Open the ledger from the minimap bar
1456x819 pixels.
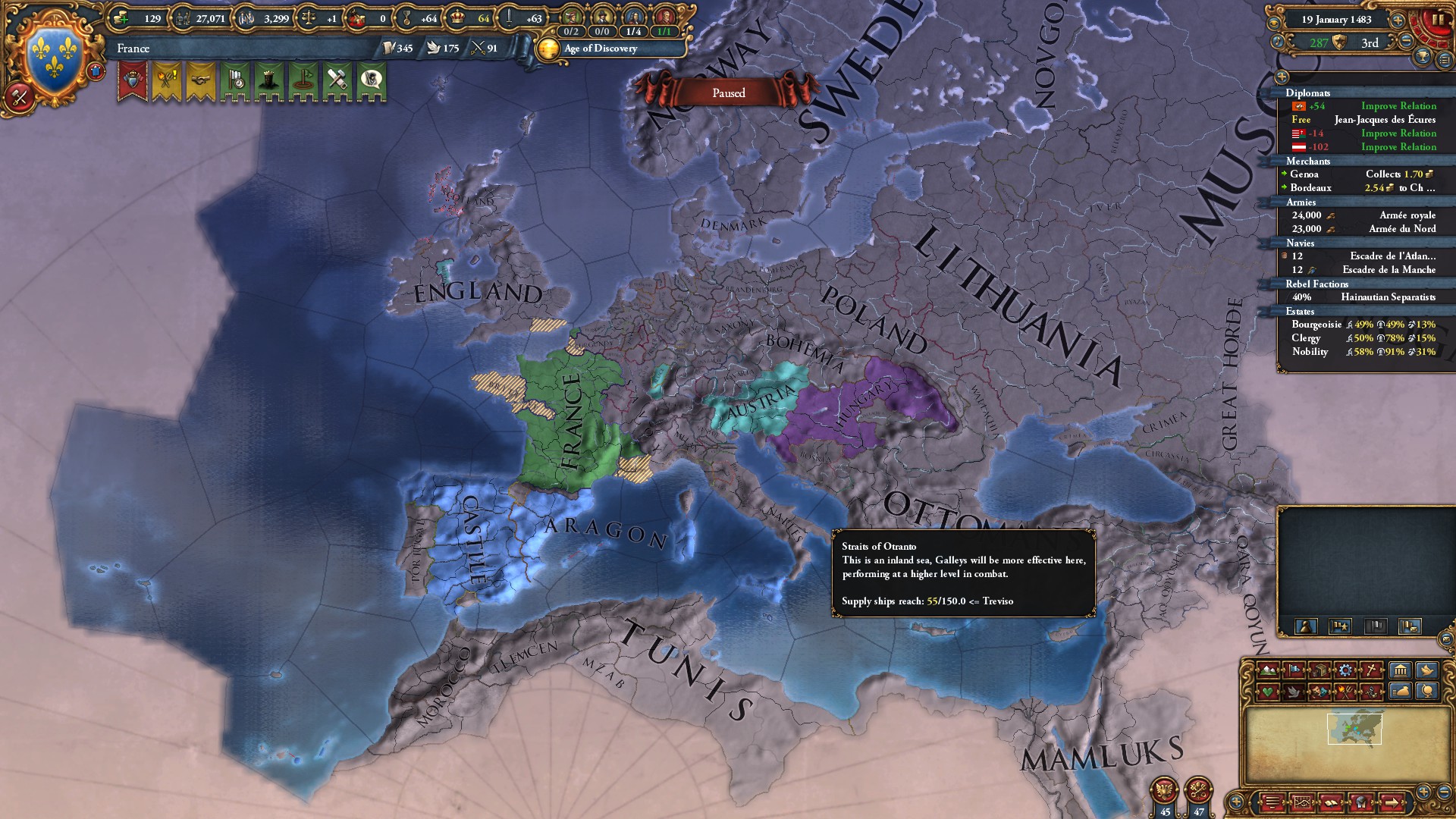(1332, 803)
